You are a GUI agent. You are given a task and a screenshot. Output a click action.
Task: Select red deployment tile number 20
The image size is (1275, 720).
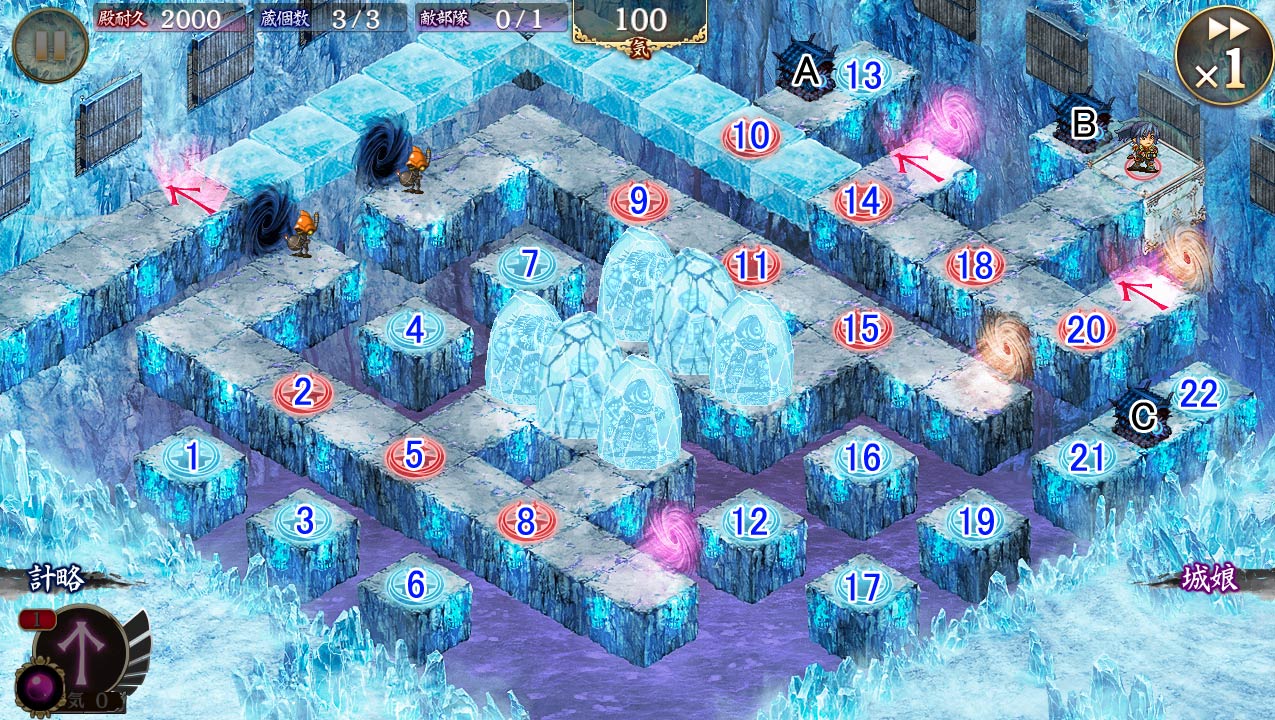coord(1086,329)
